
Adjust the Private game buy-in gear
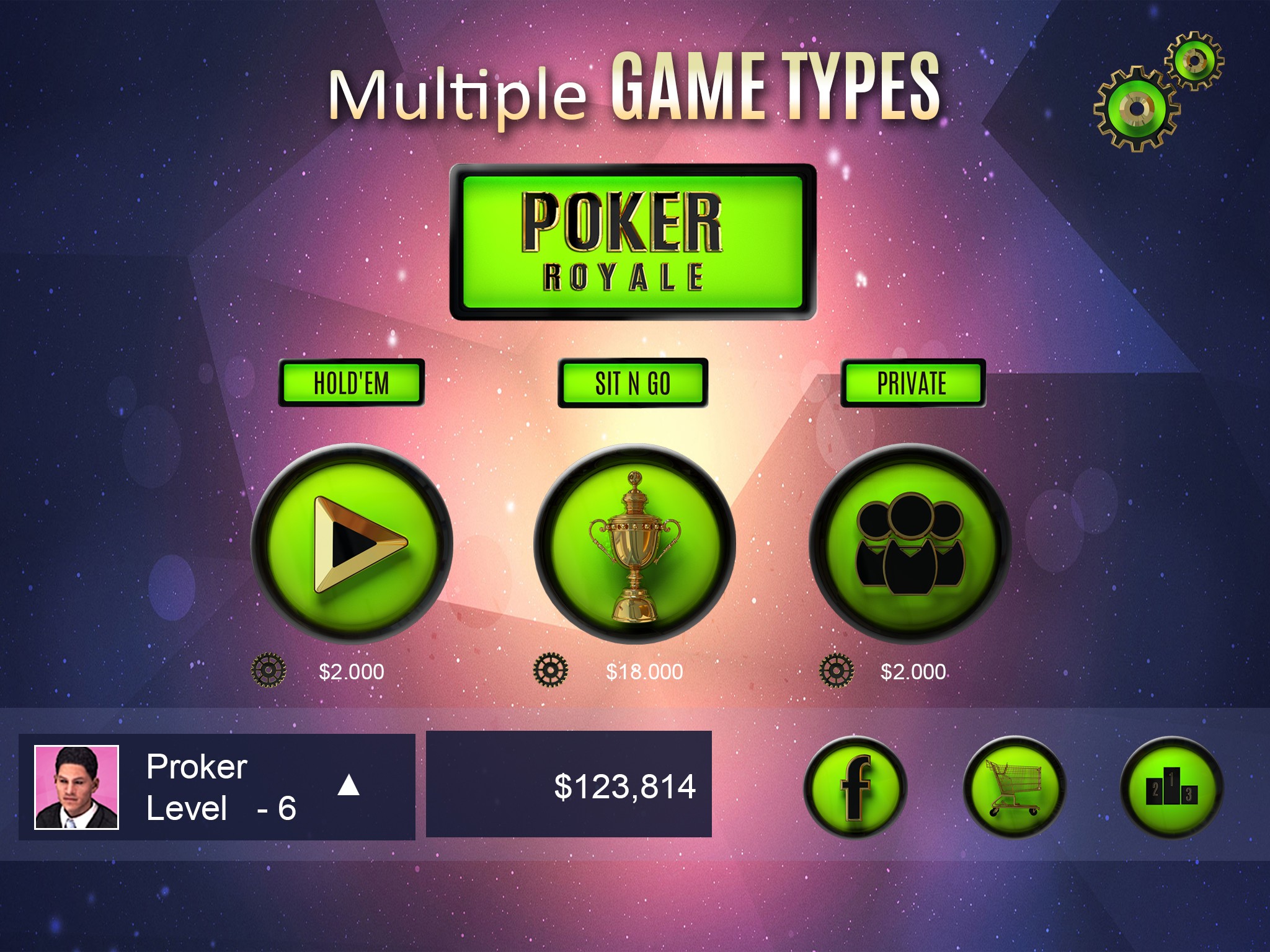(836, 670)
